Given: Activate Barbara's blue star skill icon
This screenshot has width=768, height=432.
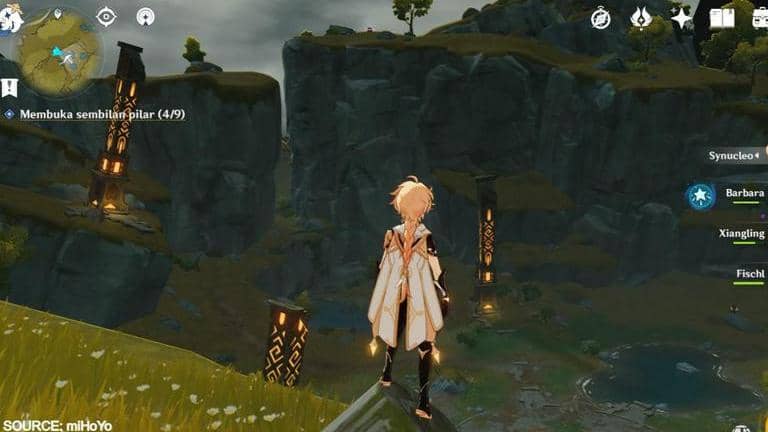Looking at the screenshot, I should (x=700, y=196).
